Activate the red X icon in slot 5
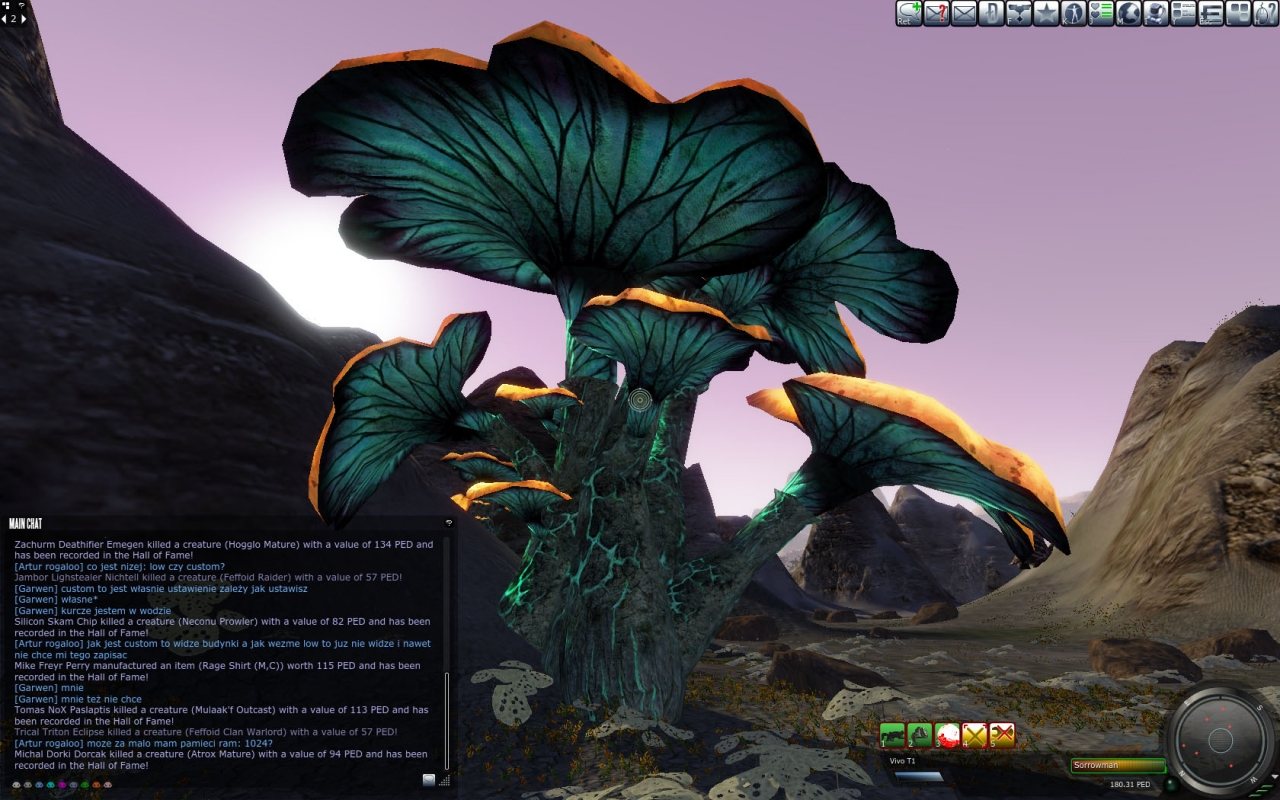1280x800 pixels. point(1002,735)
